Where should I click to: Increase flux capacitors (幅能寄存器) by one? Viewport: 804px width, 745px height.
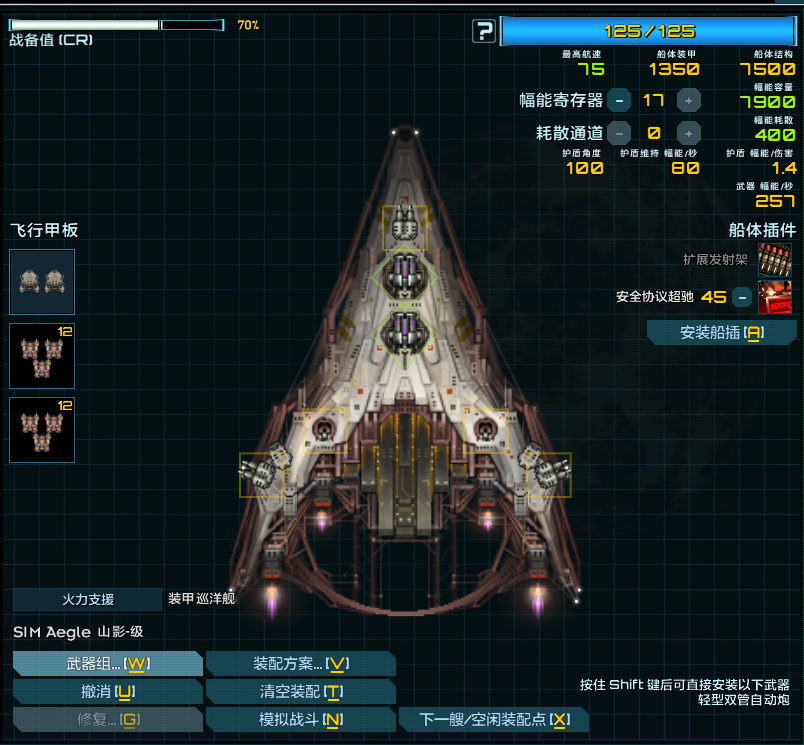coord(689,100)
